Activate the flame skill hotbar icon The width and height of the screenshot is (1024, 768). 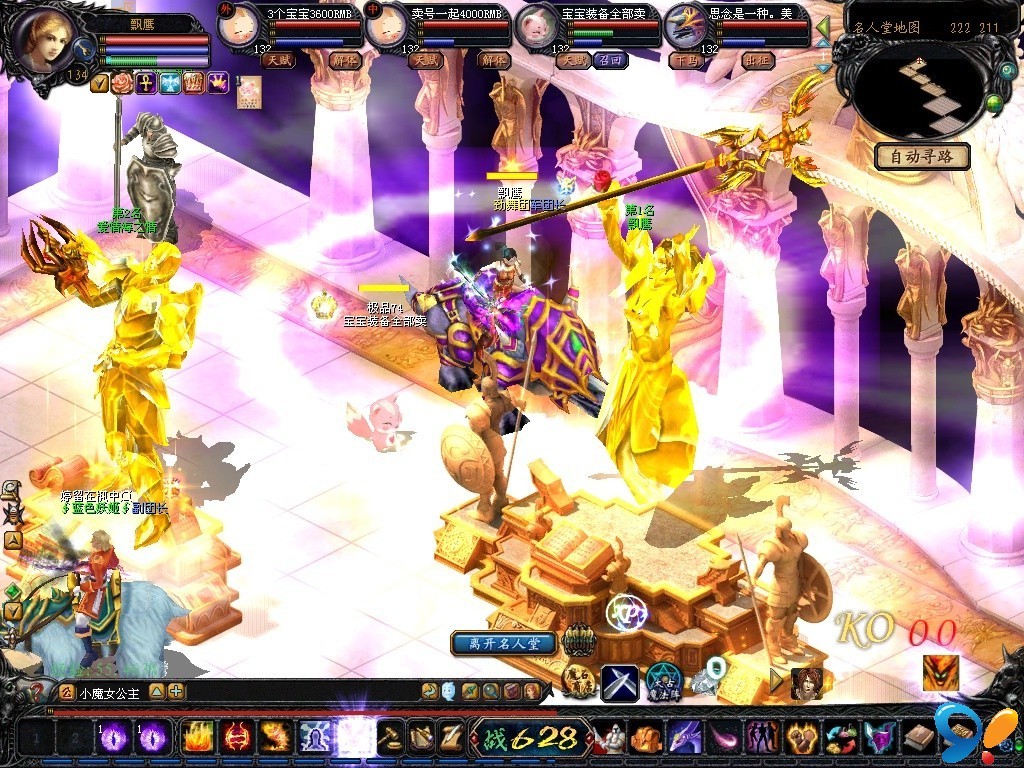[x=197, y=738]
